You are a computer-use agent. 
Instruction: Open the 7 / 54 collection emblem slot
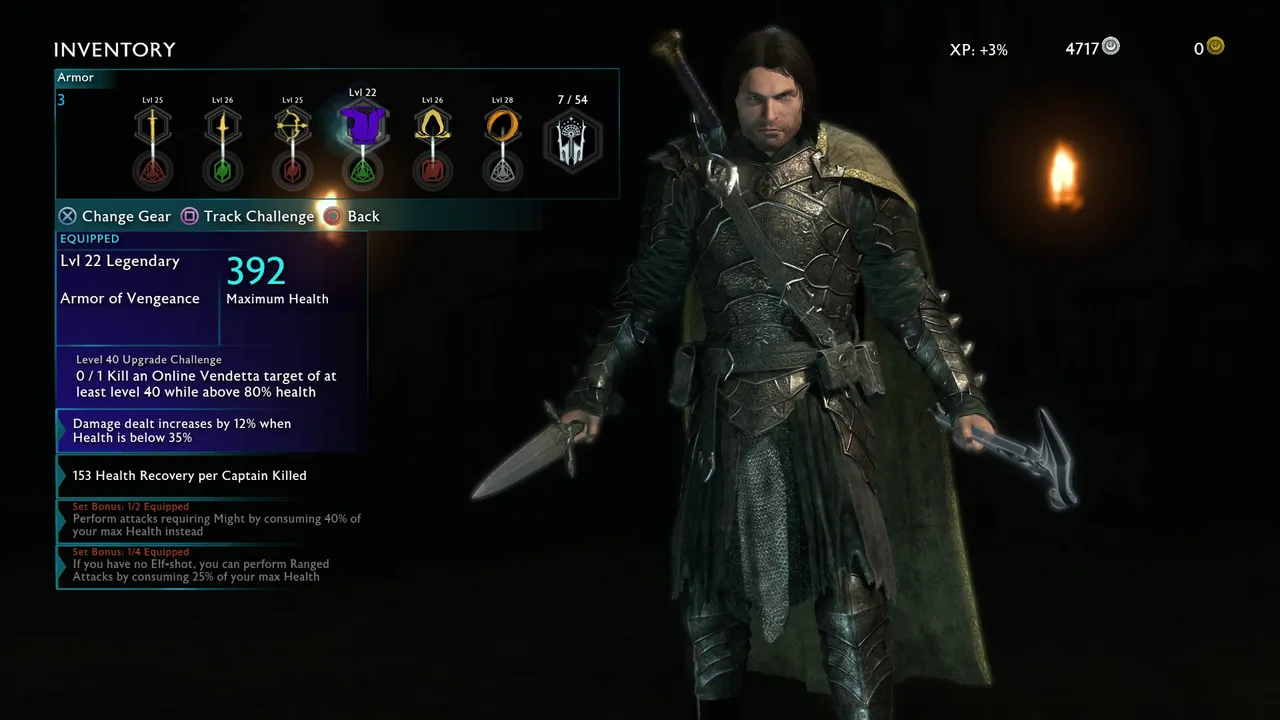573,141
